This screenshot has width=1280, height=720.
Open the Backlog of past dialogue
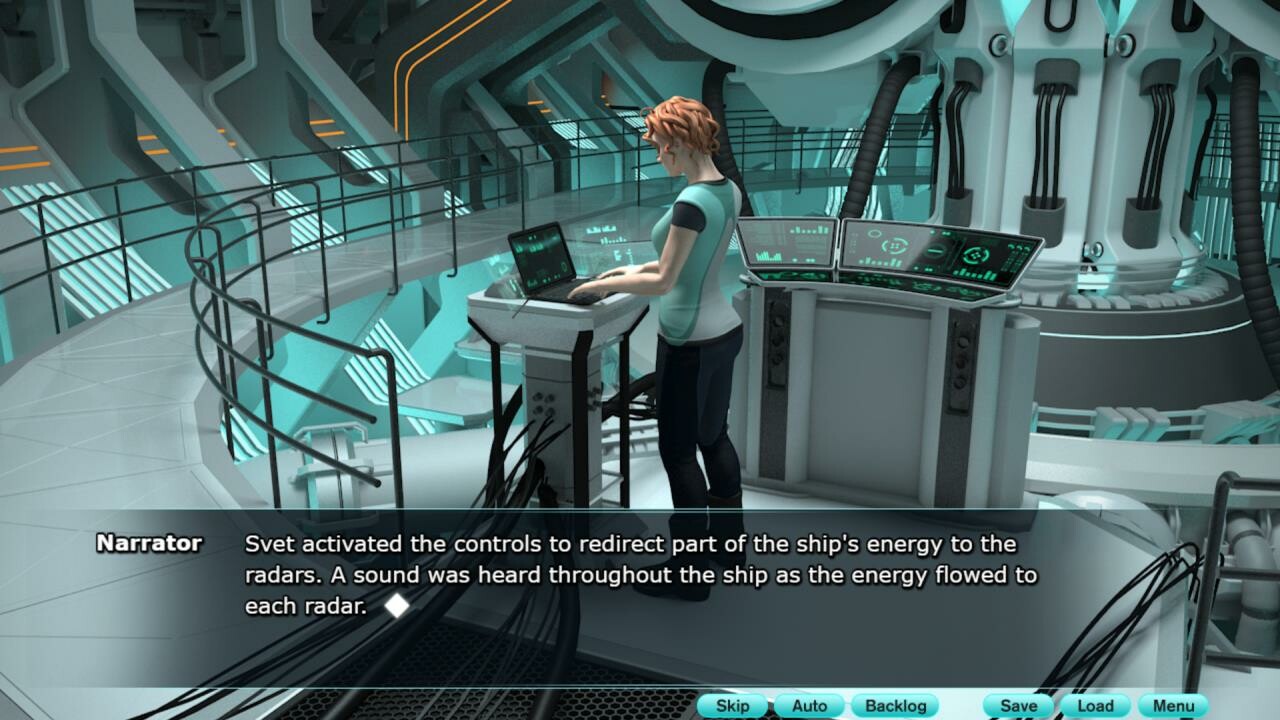[895, 705]
